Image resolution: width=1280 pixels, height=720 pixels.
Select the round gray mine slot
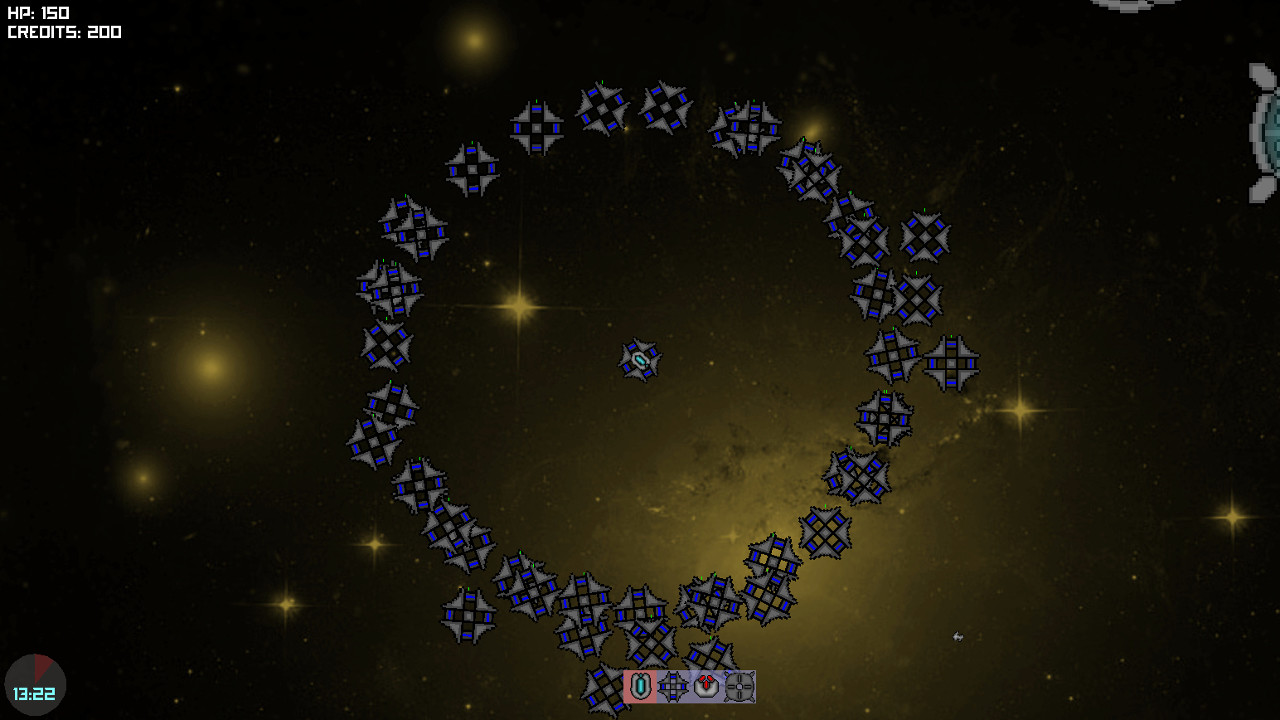coord(739,687)
